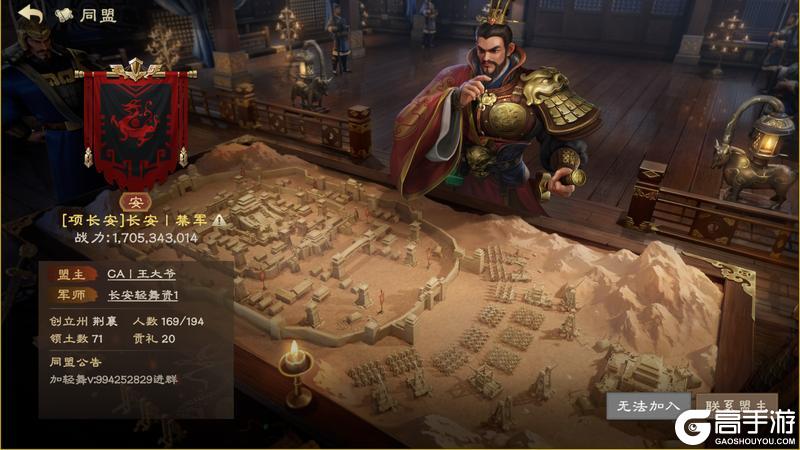Contact the alliance leader via 联系盟主
The image size is (800, 450).
[738, 406]
